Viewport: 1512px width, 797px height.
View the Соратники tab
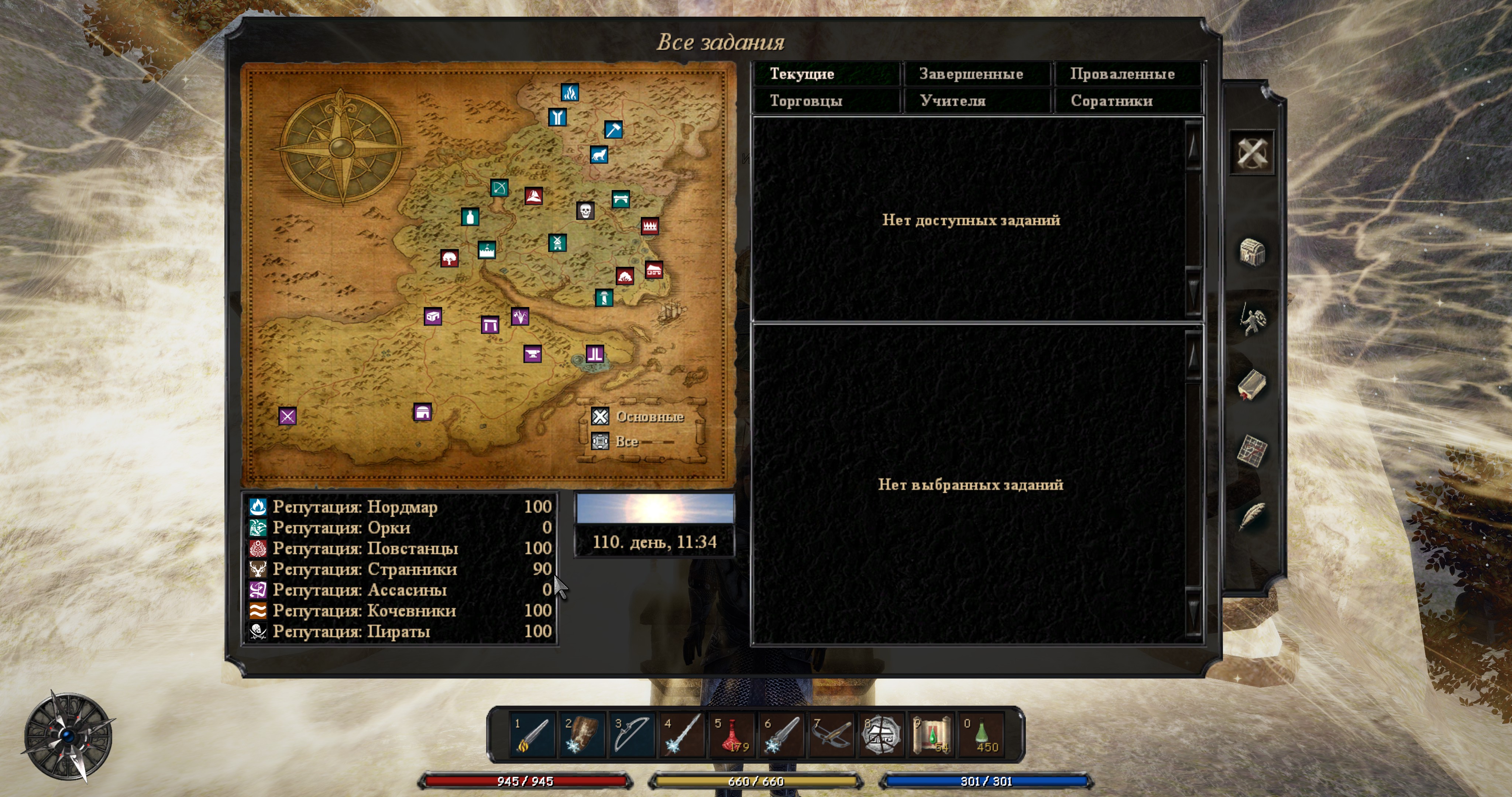coord(1127,101)
